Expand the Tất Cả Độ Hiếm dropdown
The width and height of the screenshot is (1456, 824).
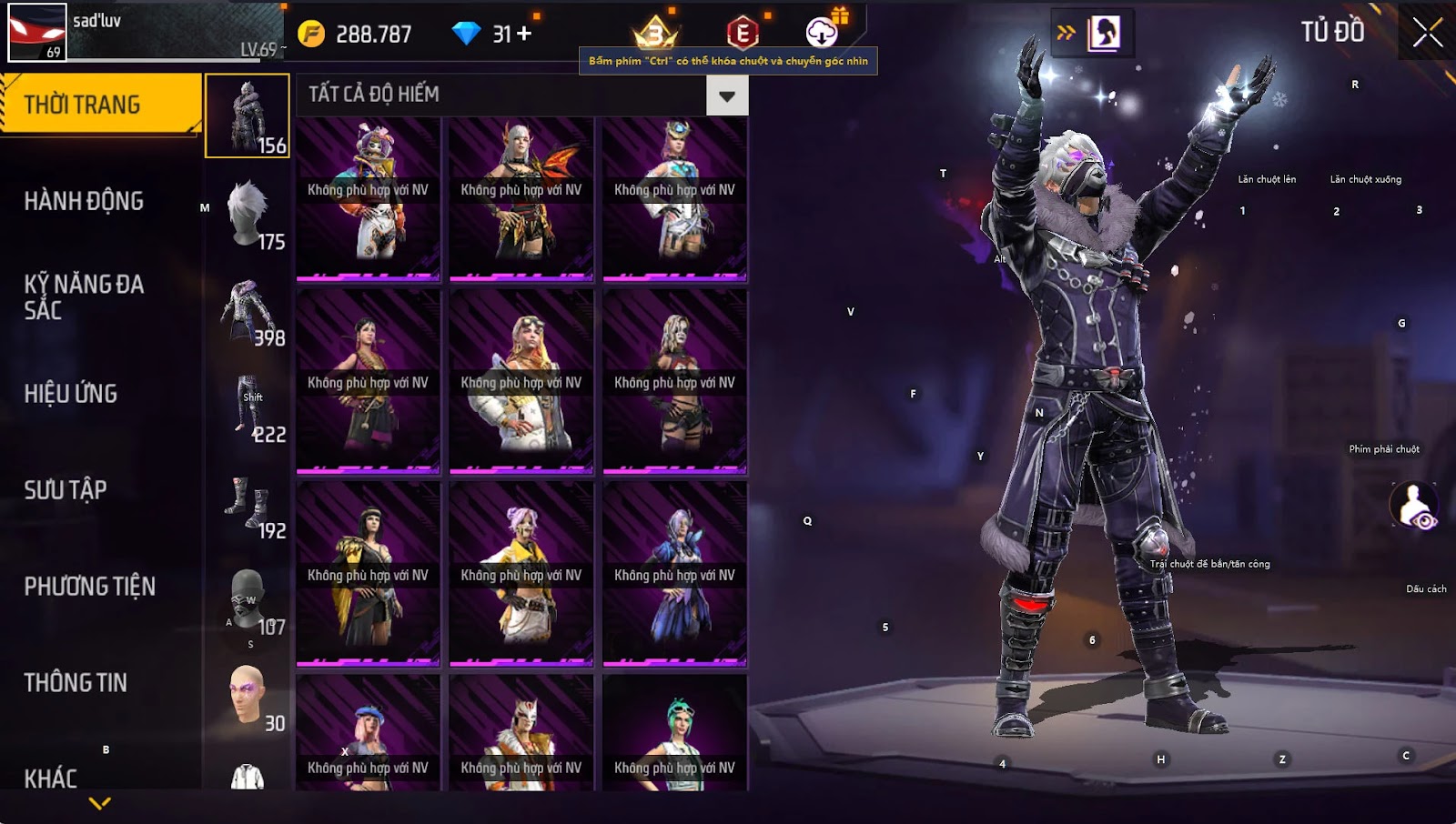tap(726, 95)
